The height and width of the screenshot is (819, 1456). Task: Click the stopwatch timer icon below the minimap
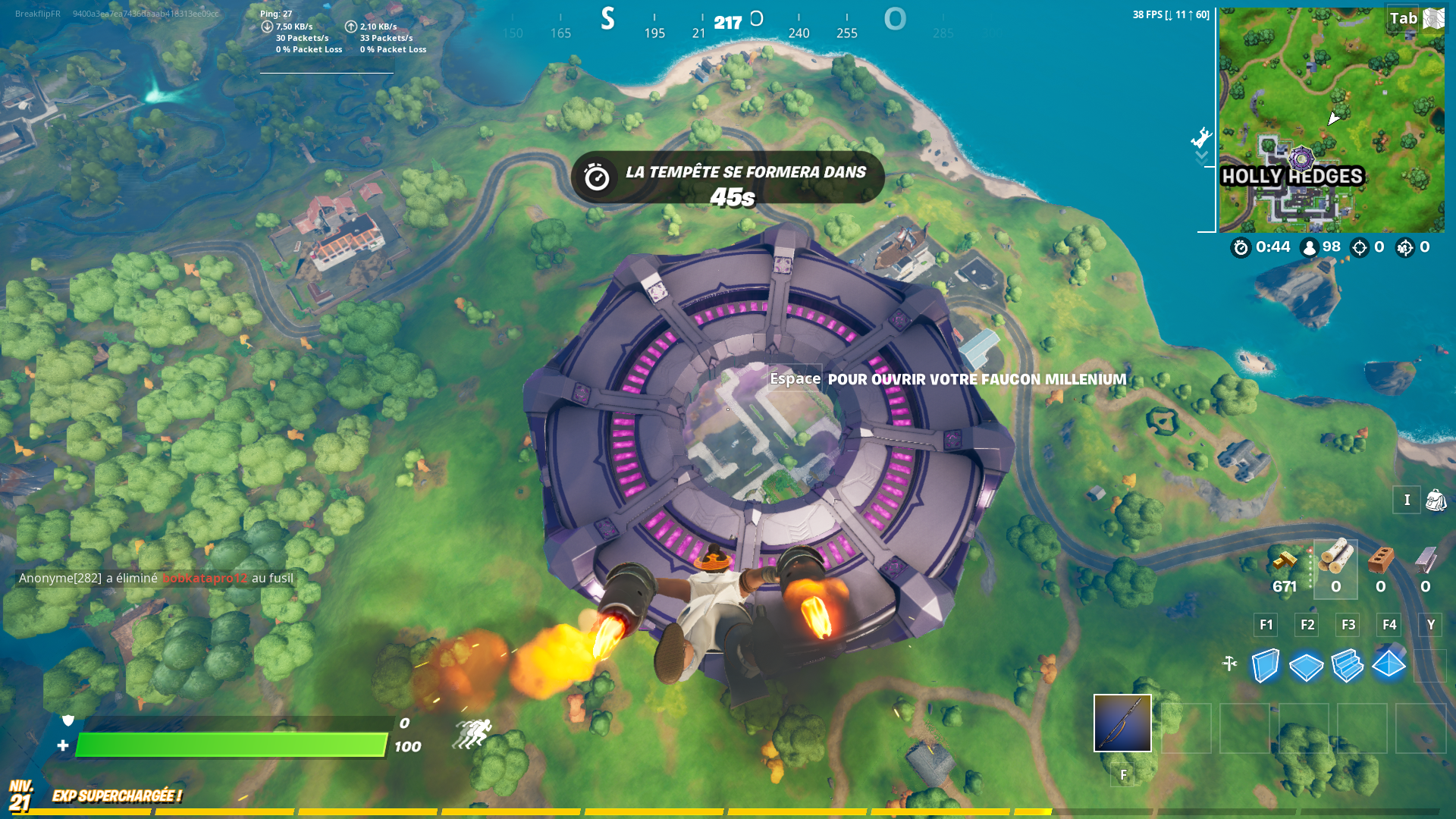click(x=1241, y=247)
